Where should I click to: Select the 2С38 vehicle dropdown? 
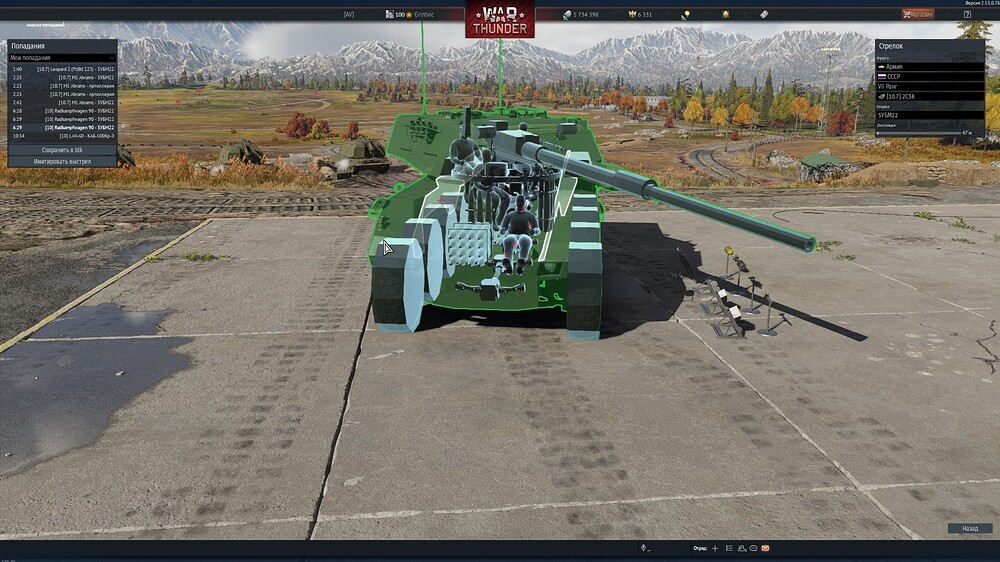[930, 96]
